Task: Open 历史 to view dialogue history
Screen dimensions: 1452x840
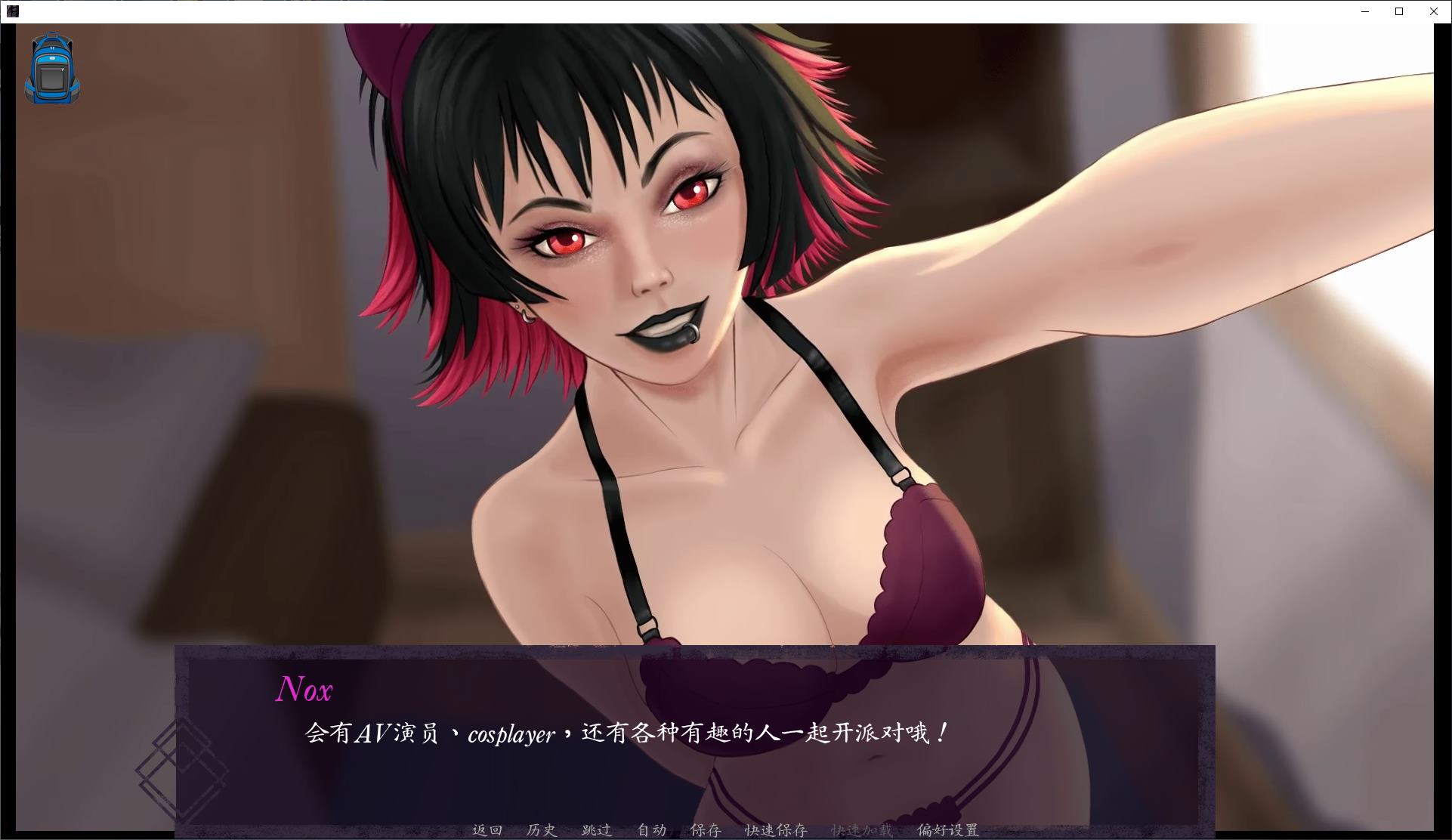Action: coord(541,829)
